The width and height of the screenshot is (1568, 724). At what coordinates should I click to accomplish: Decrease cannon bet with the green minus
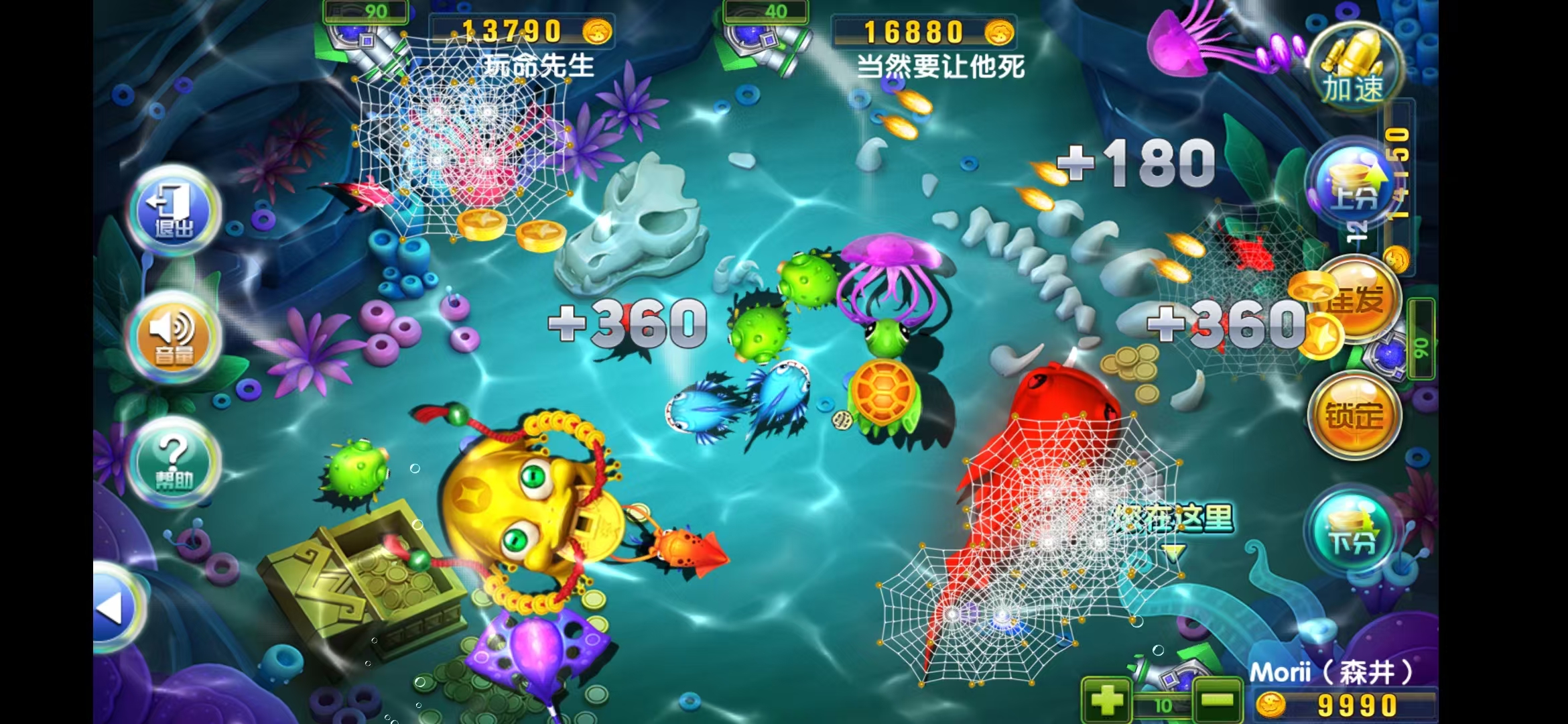pos(1217,701)
